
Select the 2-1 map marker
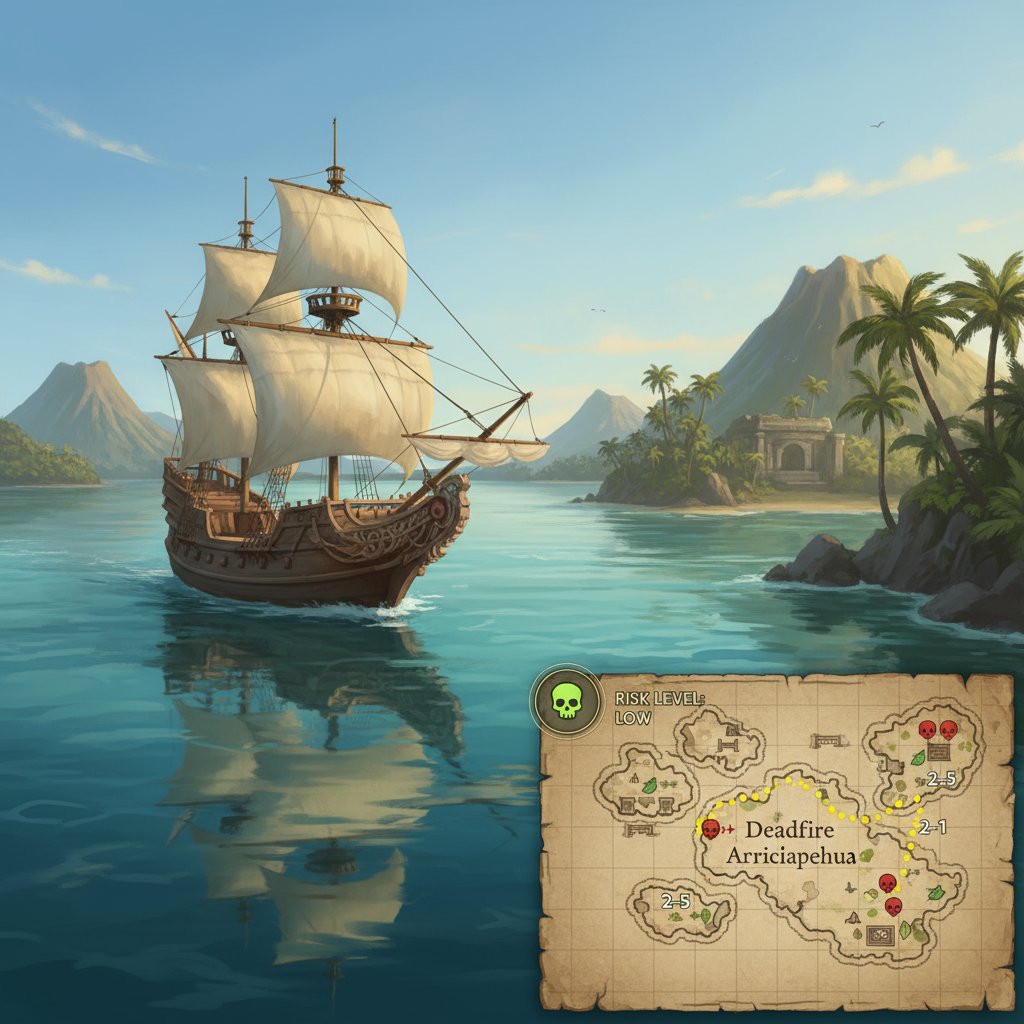pos(932,827)
